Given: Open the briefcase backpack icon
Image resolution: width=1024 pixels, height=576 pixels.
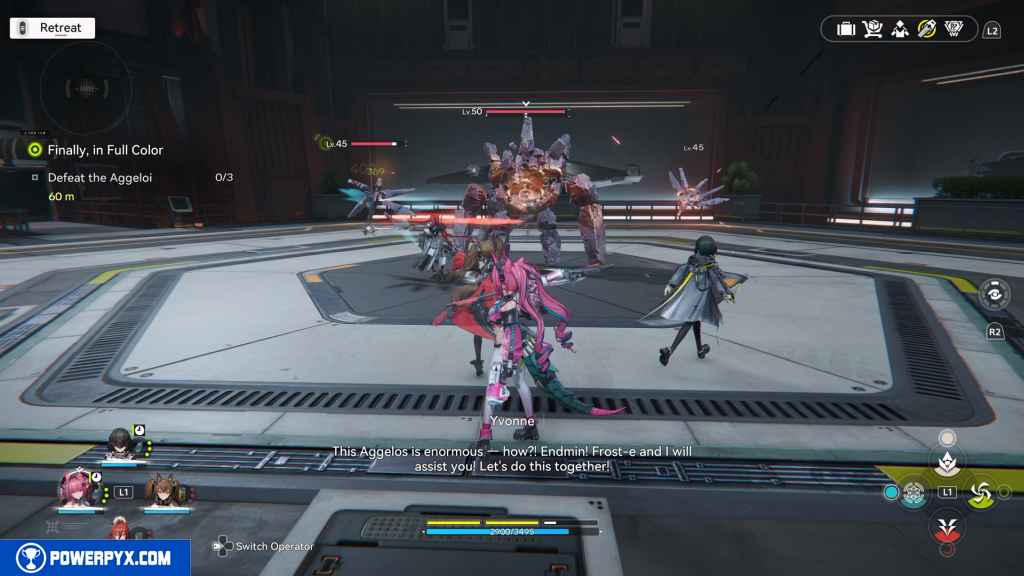Looking at the screenshot, I should 845,29.
